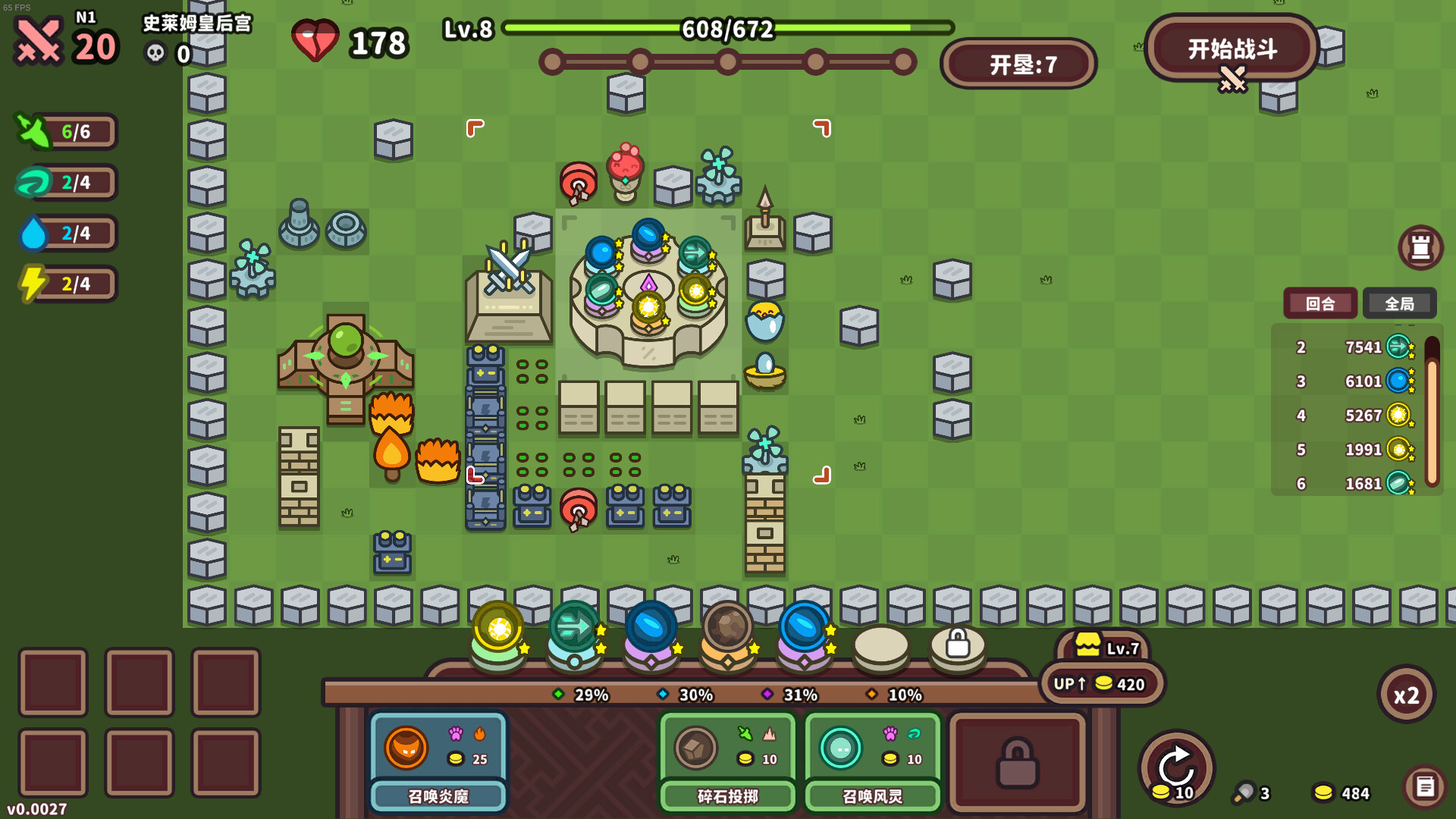The image size is (1456, 819).
Task: Switch to the 回合 leaderboard tab
Action: [1320, 303]
